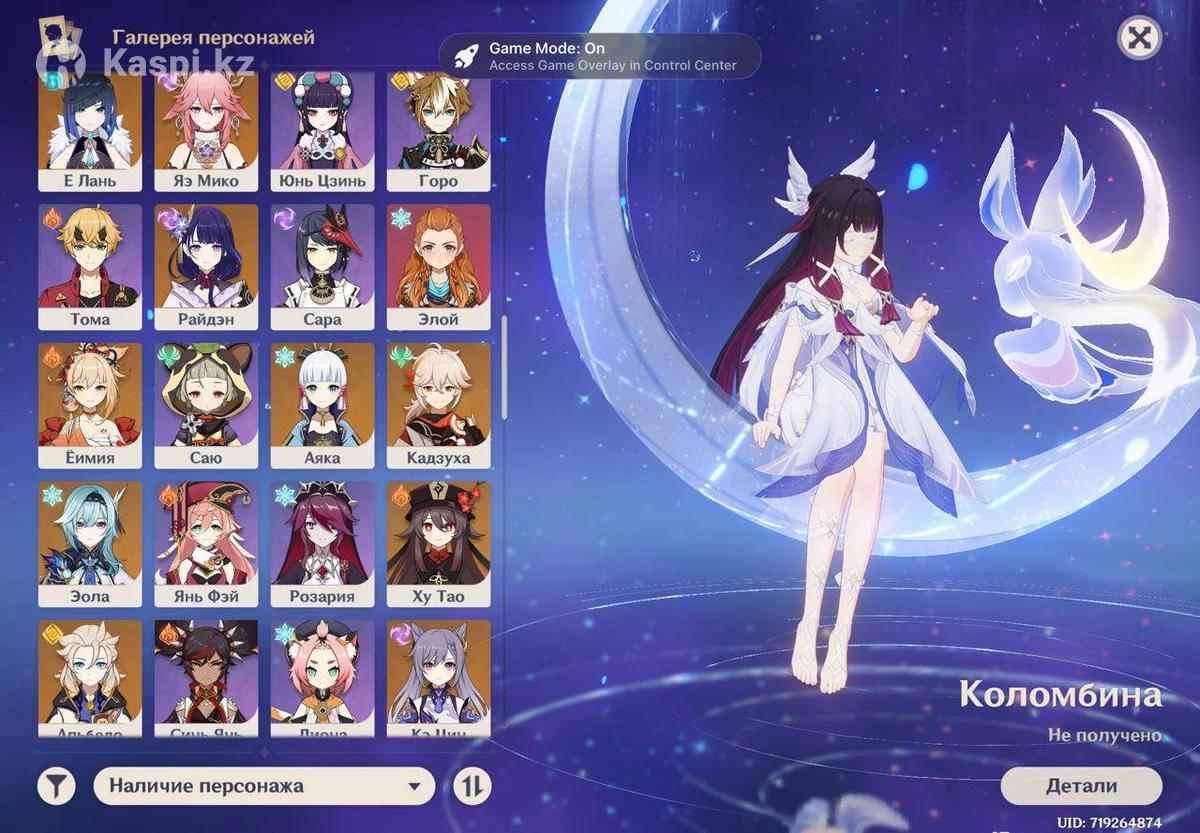Image resolution: width=1200 pixels, height=833 pixels.
Task: Select Юнь Цзинь in the gallery
Action: [x=322, y=130]
